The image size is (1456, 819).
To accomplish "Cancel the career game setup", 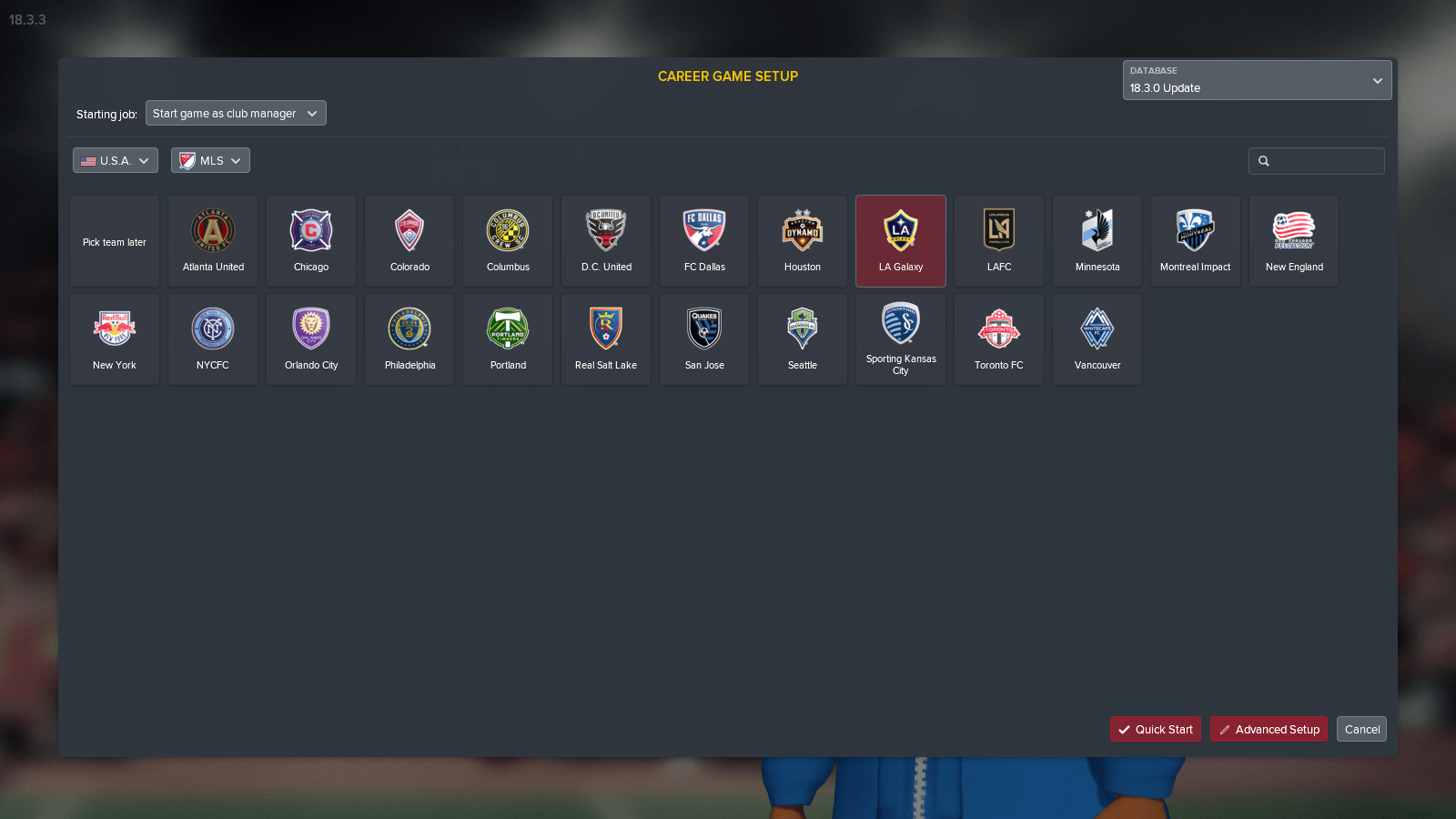I will tap(1361, 729).
